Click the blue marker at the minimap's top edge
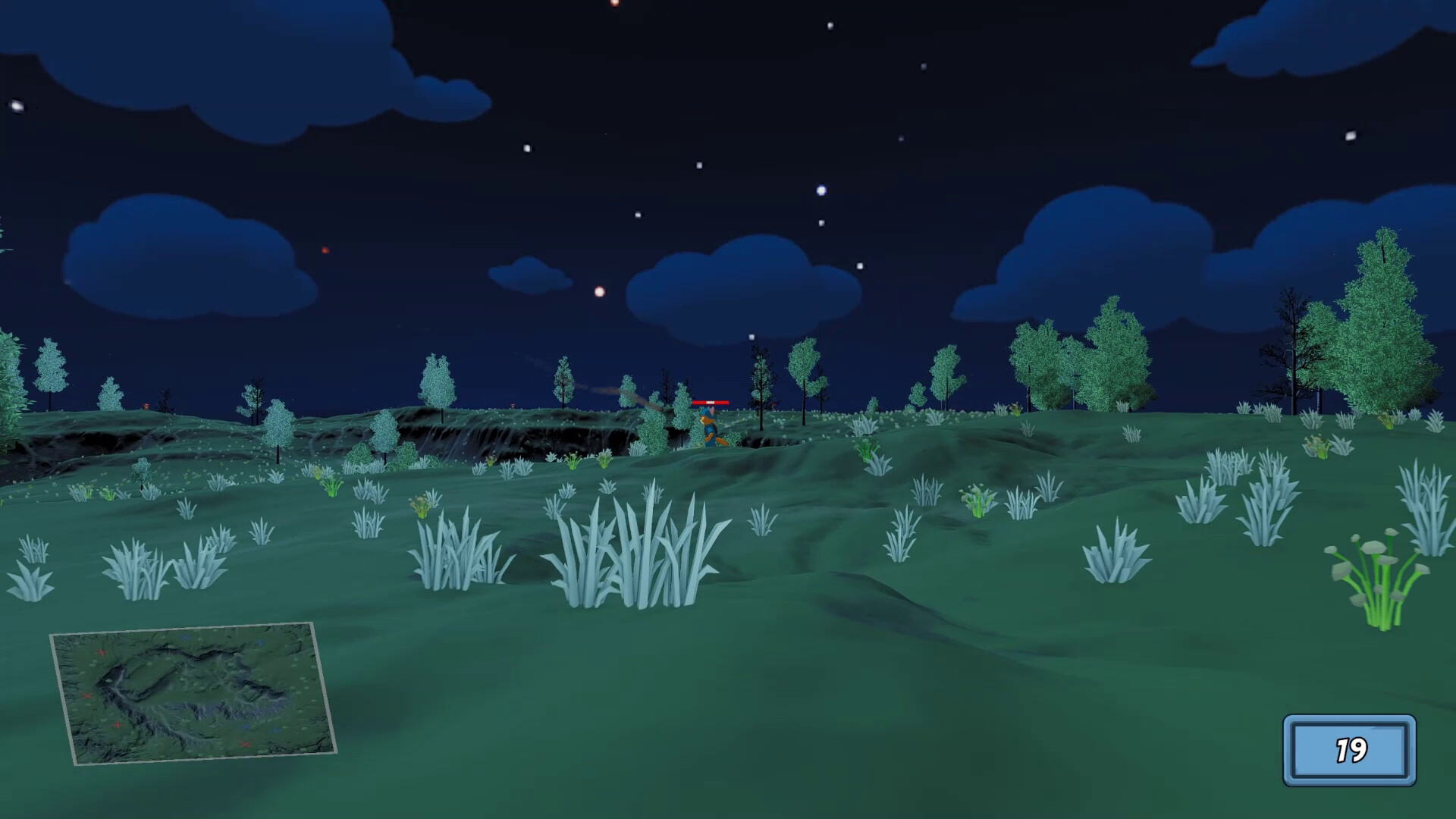Screen dimensions: 1456x819 185,637
